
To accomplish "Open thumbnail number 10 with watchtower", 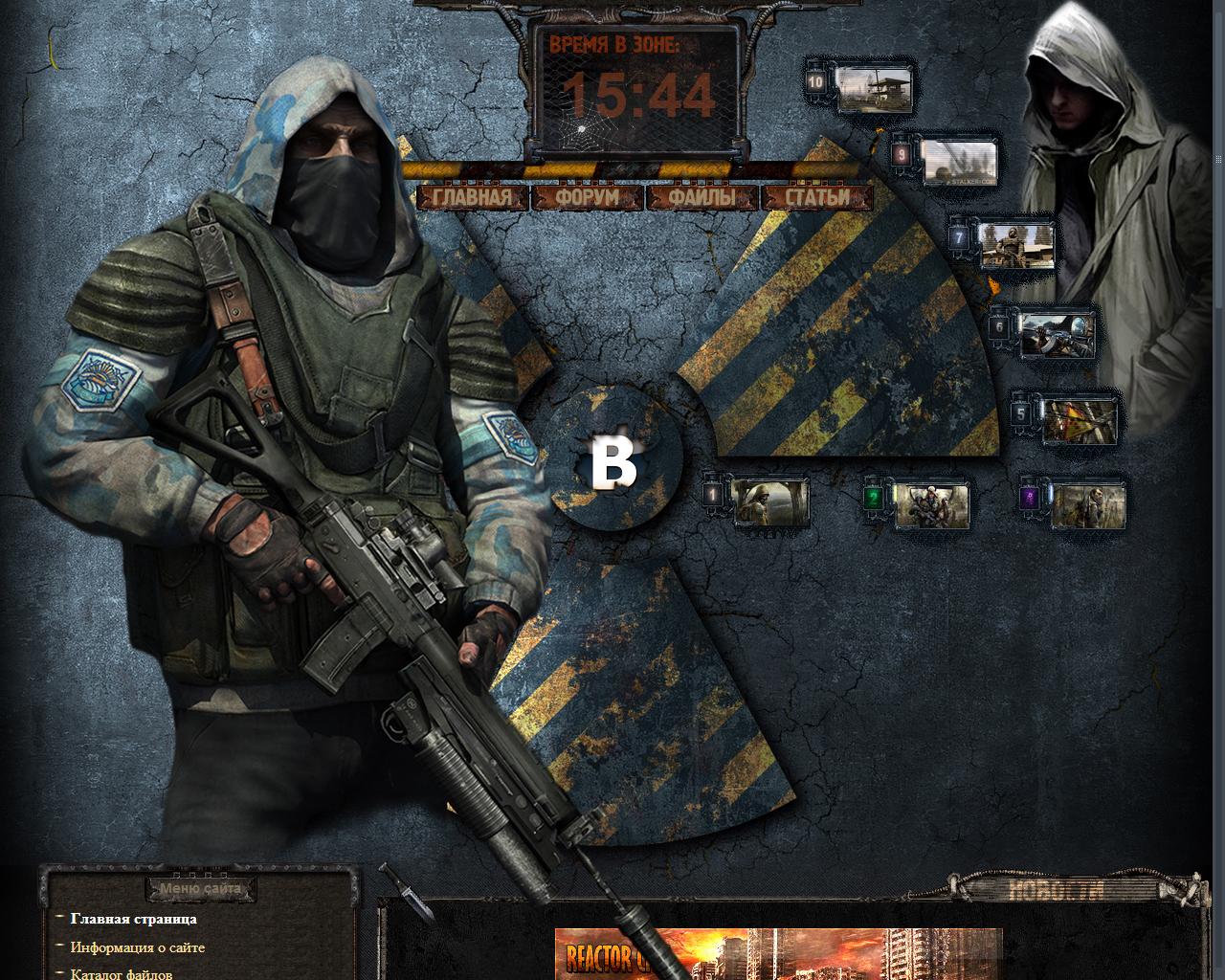I will click(871, 88).
